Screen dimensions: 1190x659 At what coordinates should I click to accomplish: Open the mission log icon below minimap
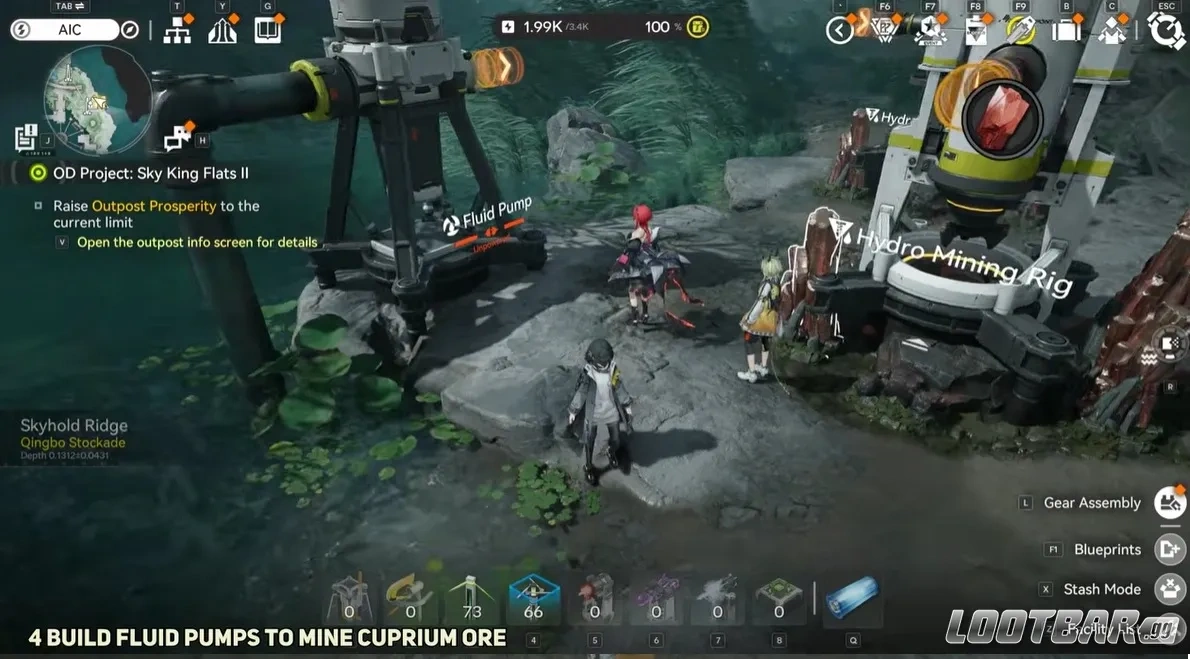27,138
